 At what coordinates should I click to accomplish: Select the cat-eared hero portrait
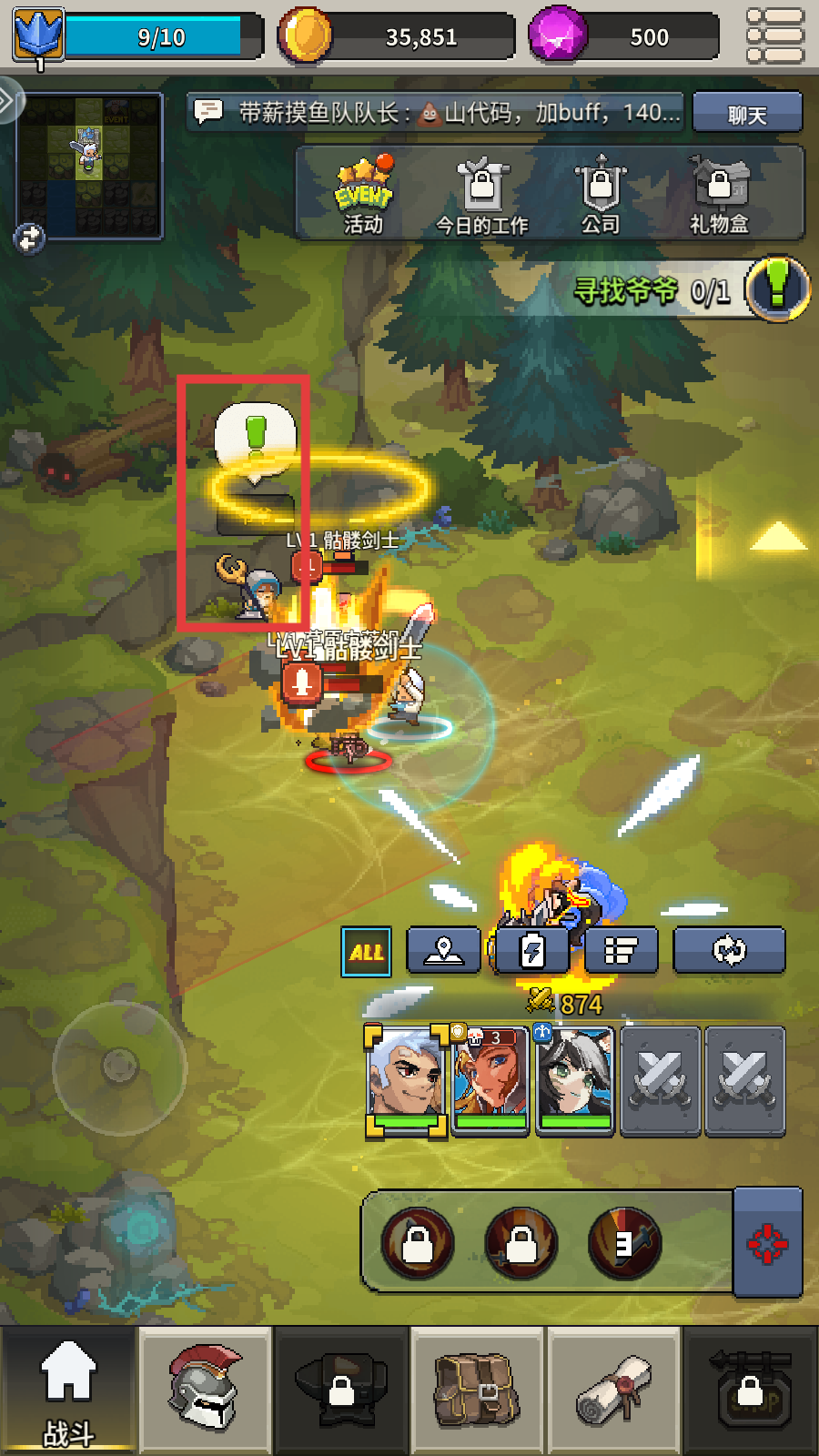point(575,1080)
